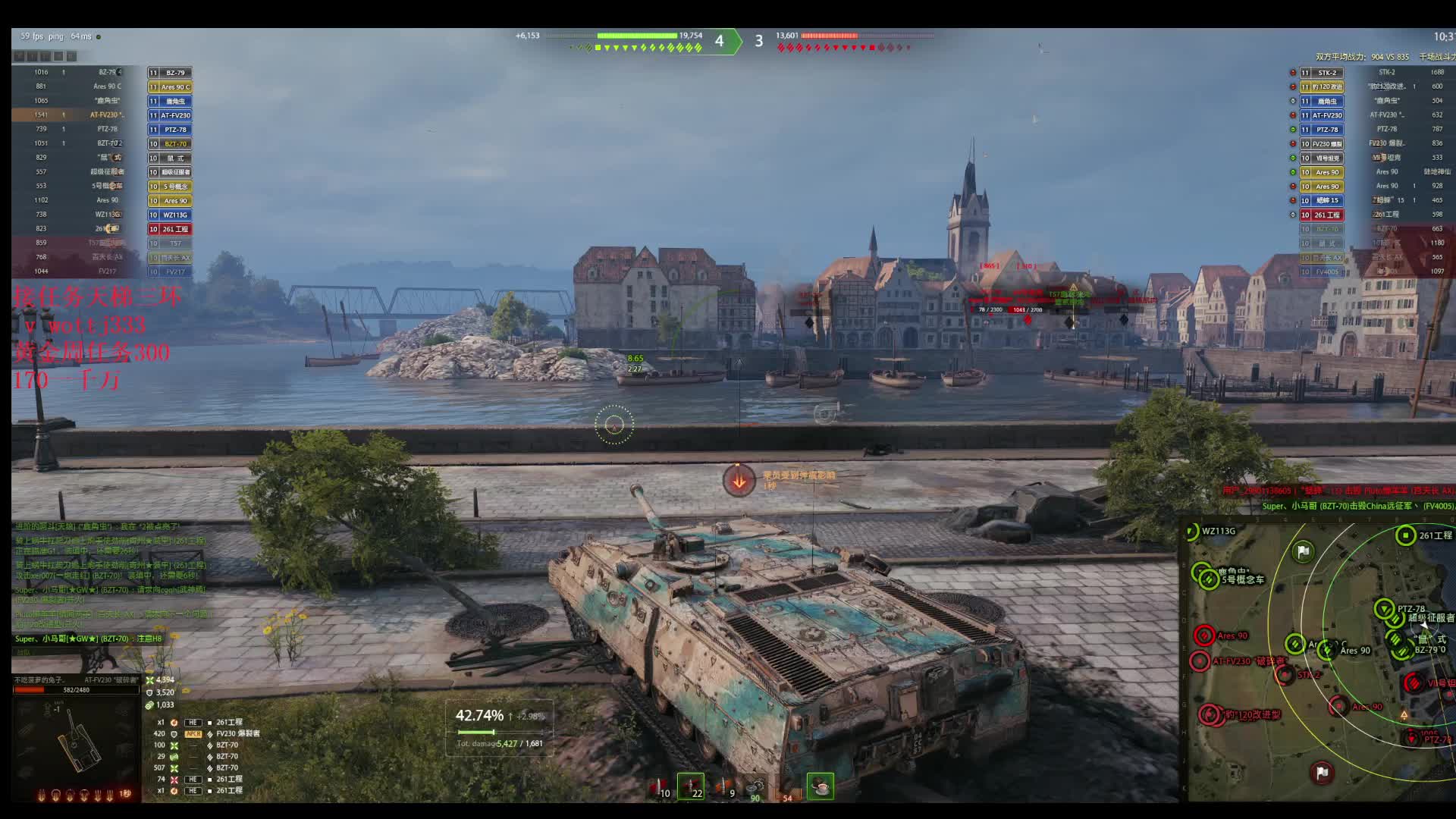Select the shell slot with 10 rounds
Screen dimensions: 1456x819
[661, 787]
